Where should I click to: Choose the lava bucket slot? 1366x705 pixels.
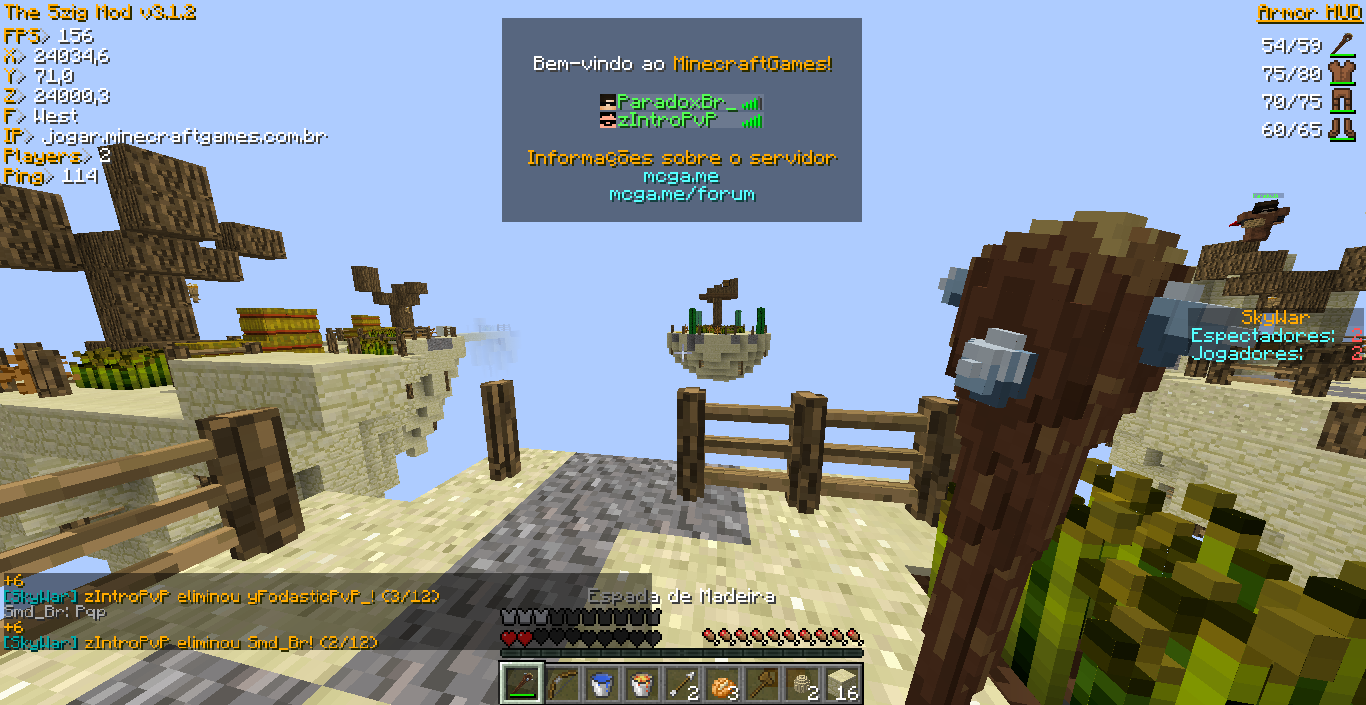coord(641,684)
